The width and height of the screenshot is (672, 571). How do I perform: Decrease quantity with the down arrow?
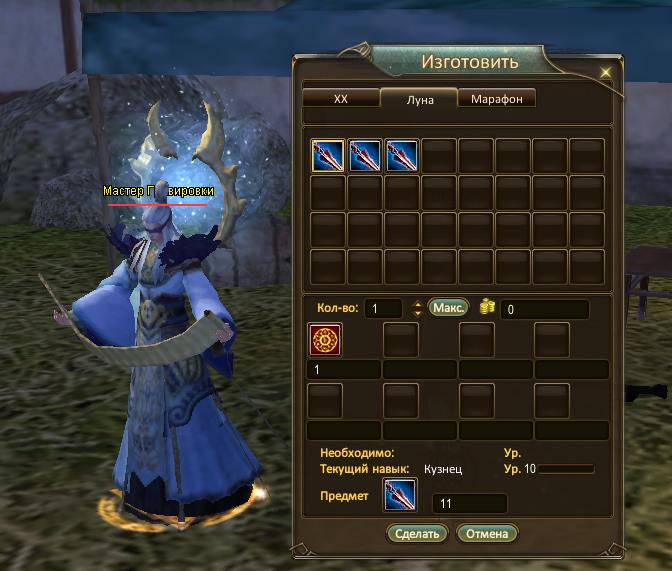point(416,314)
